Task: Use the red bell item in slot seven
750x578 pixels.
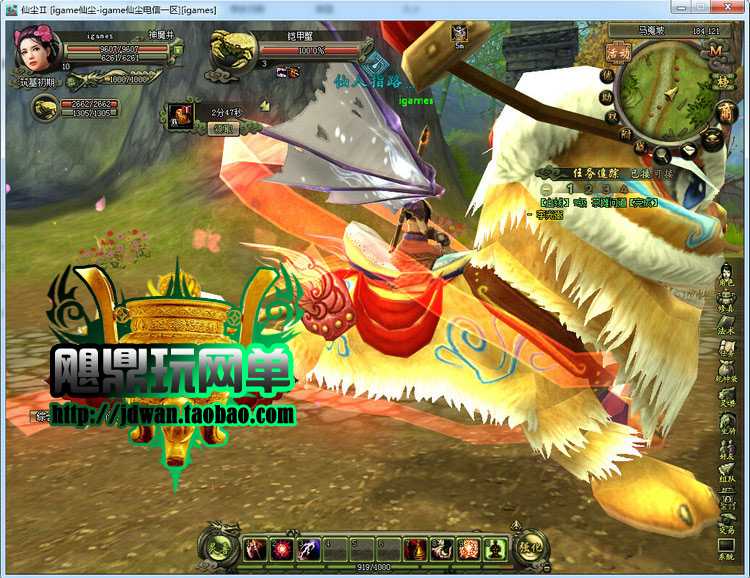Action: tap(415, 548)
